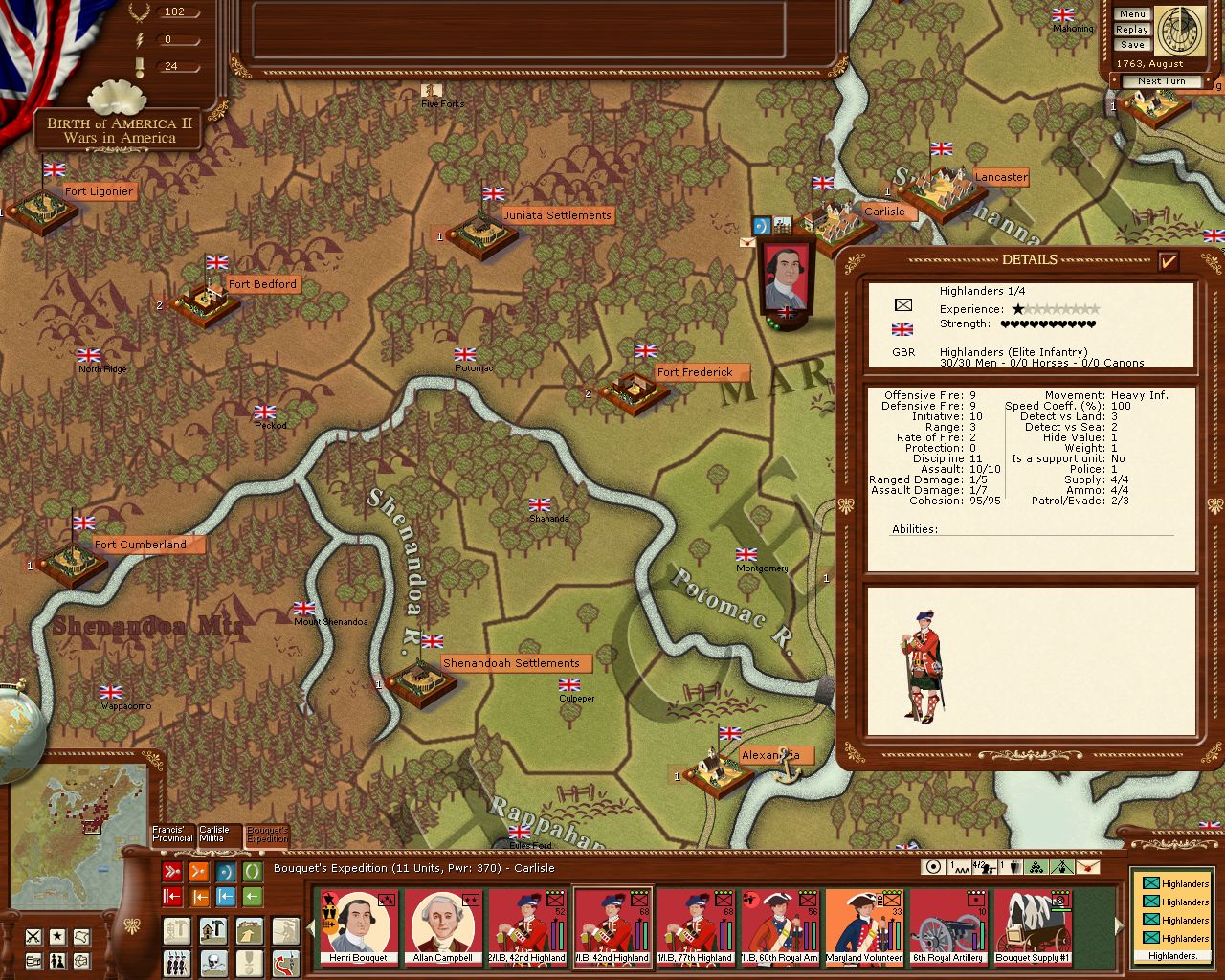
Task: Select the Henri Bouquet leader card
Action: tap(358, 926)
